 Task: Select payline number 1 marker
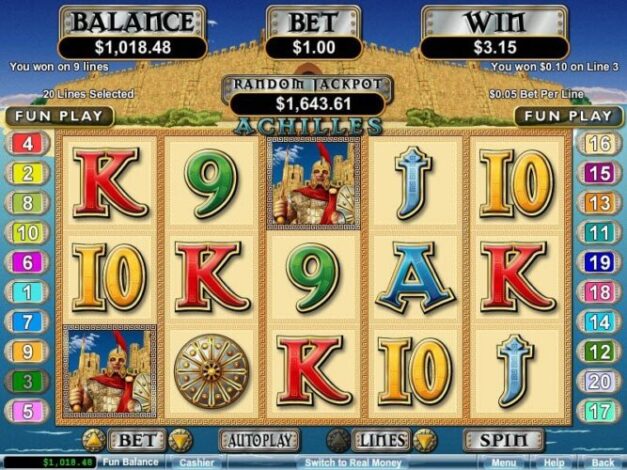pyautogui.click(x=27, y=293)
